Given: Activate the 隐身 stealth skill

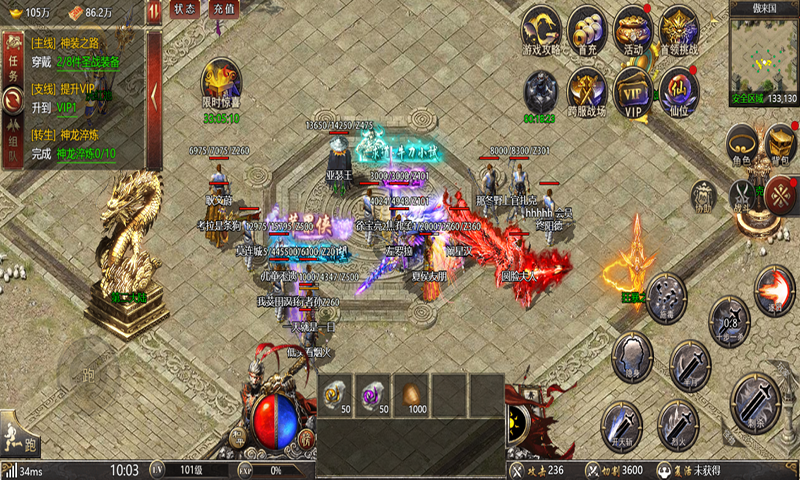Looking at the screenshot, I should 632,356.
